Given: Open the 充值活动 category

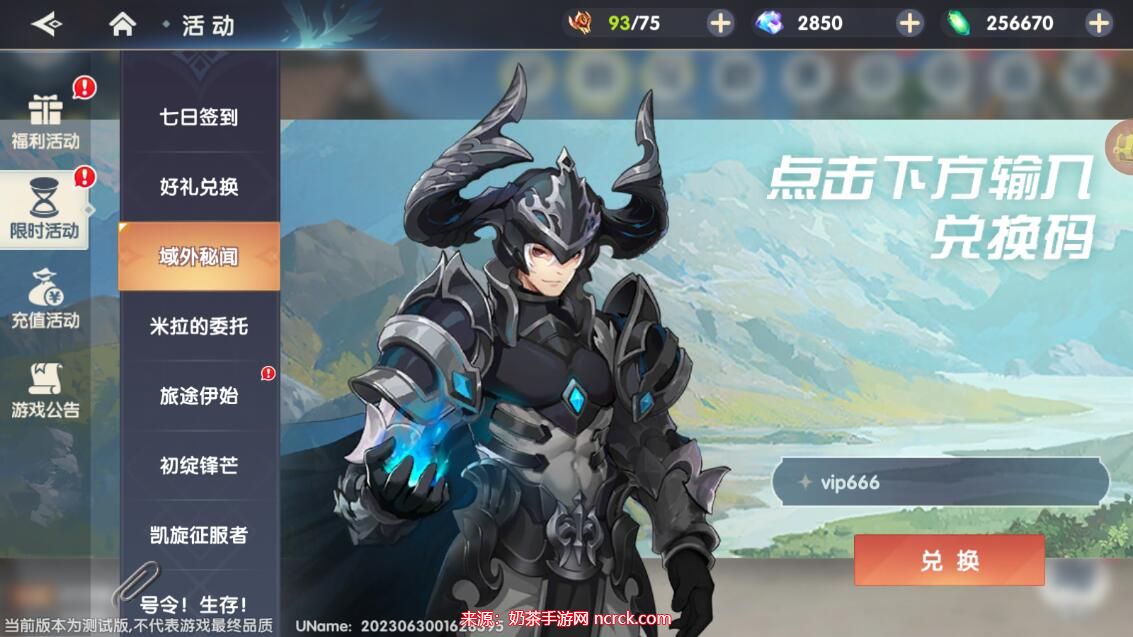Looking at the screenshot, I should tap(46, 300).
